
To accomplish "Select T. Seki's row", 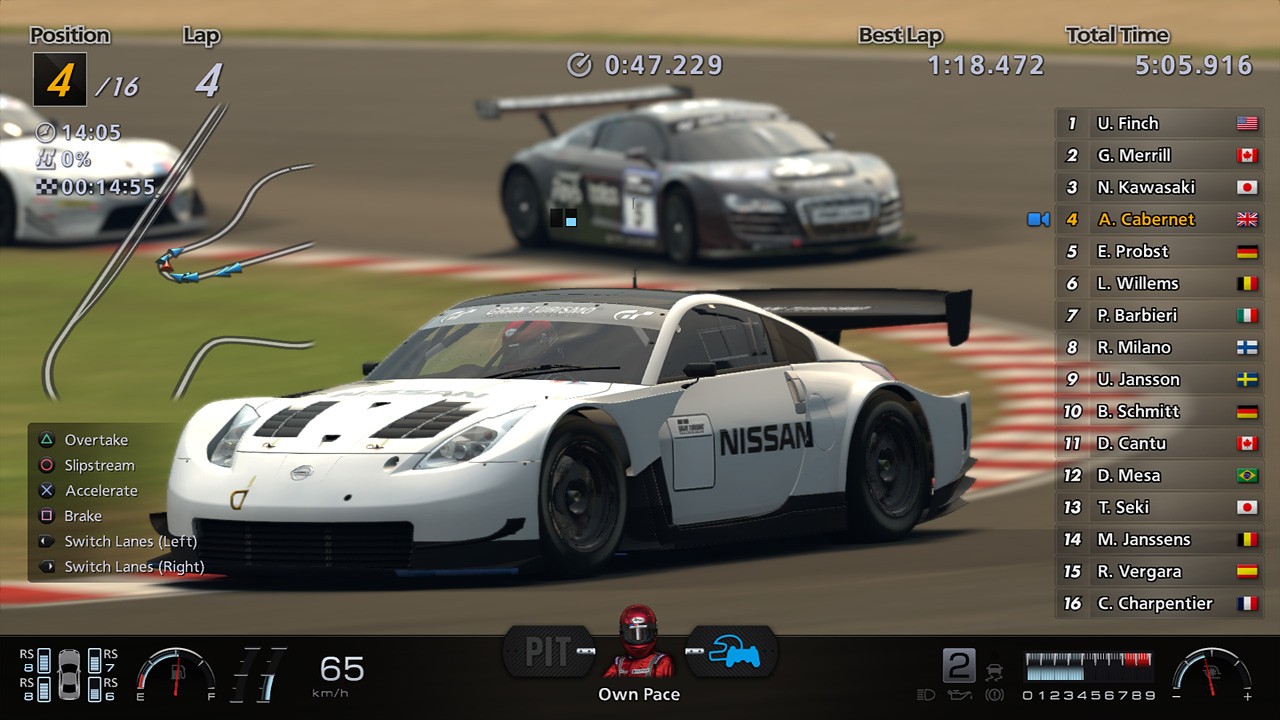I will (1160, 507).
